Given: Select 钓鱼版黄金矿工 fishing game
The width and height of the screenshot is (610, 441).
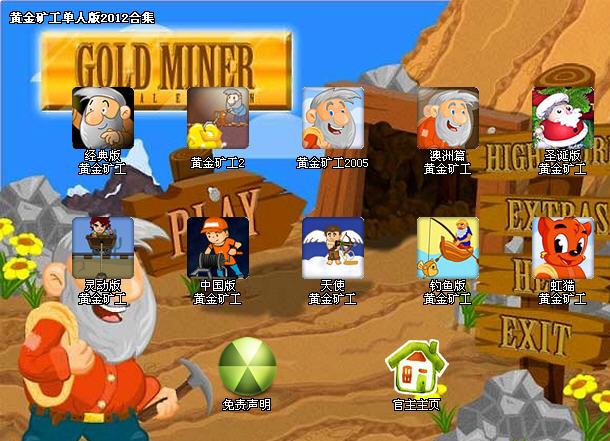Looking at the screenshot, I should click(448, 248).
